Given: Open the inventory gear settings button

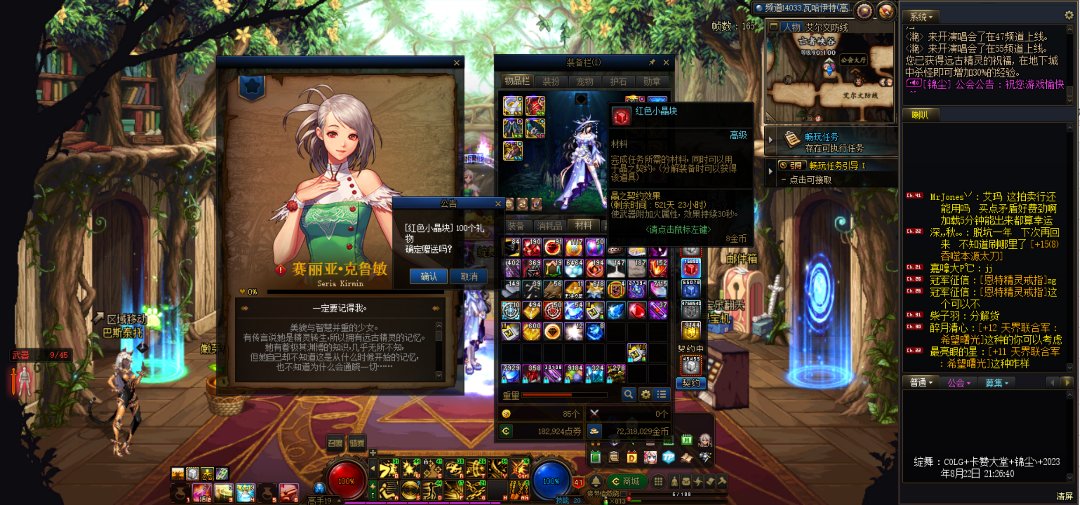Looking at the screenshot, I should (645, 395).
